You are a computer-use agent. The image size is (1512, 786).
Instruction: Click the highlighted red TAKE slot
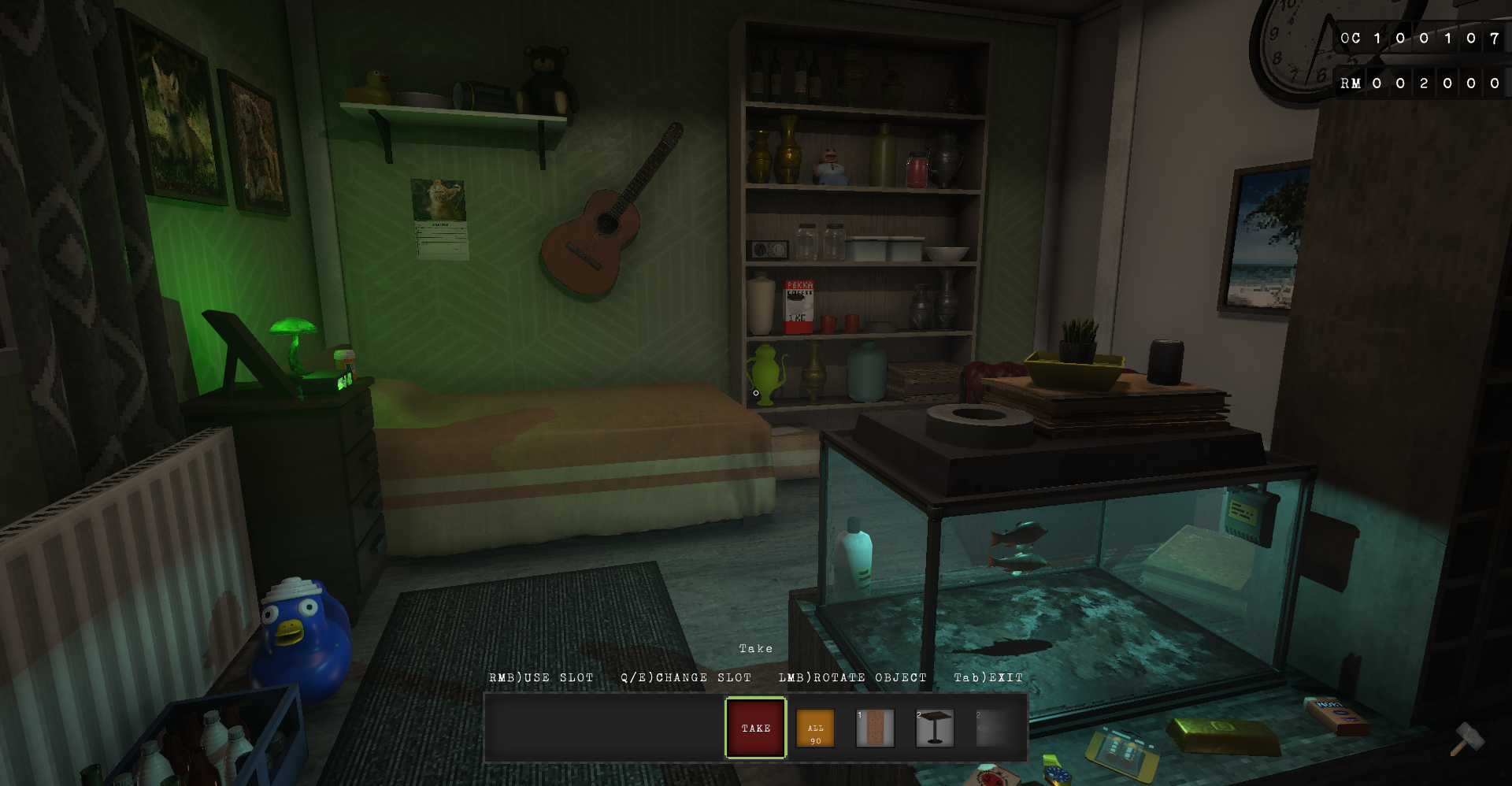pos(754,728)
